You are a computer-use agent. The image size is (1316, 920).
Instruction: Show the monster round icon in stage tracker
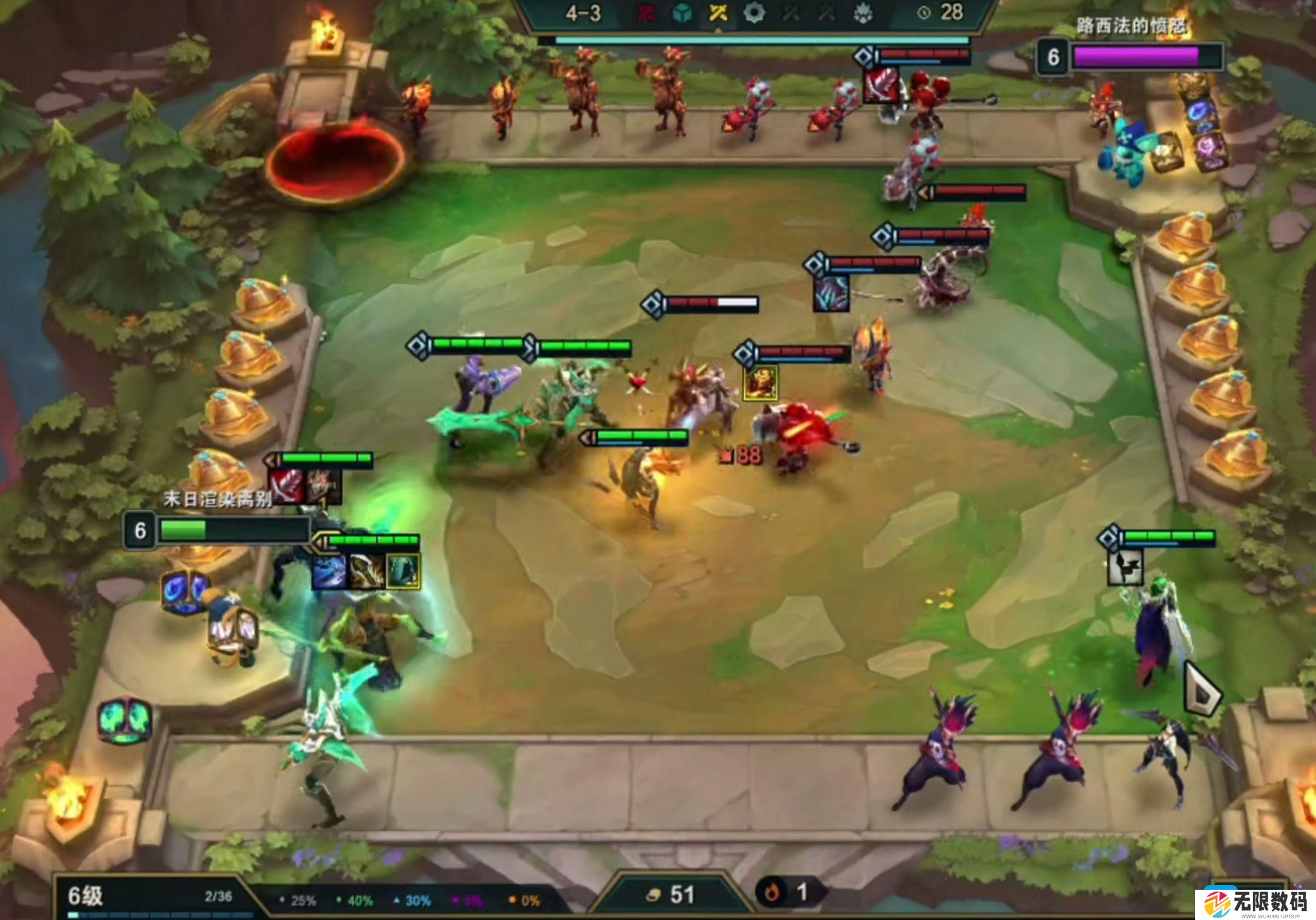coord(863,13)
